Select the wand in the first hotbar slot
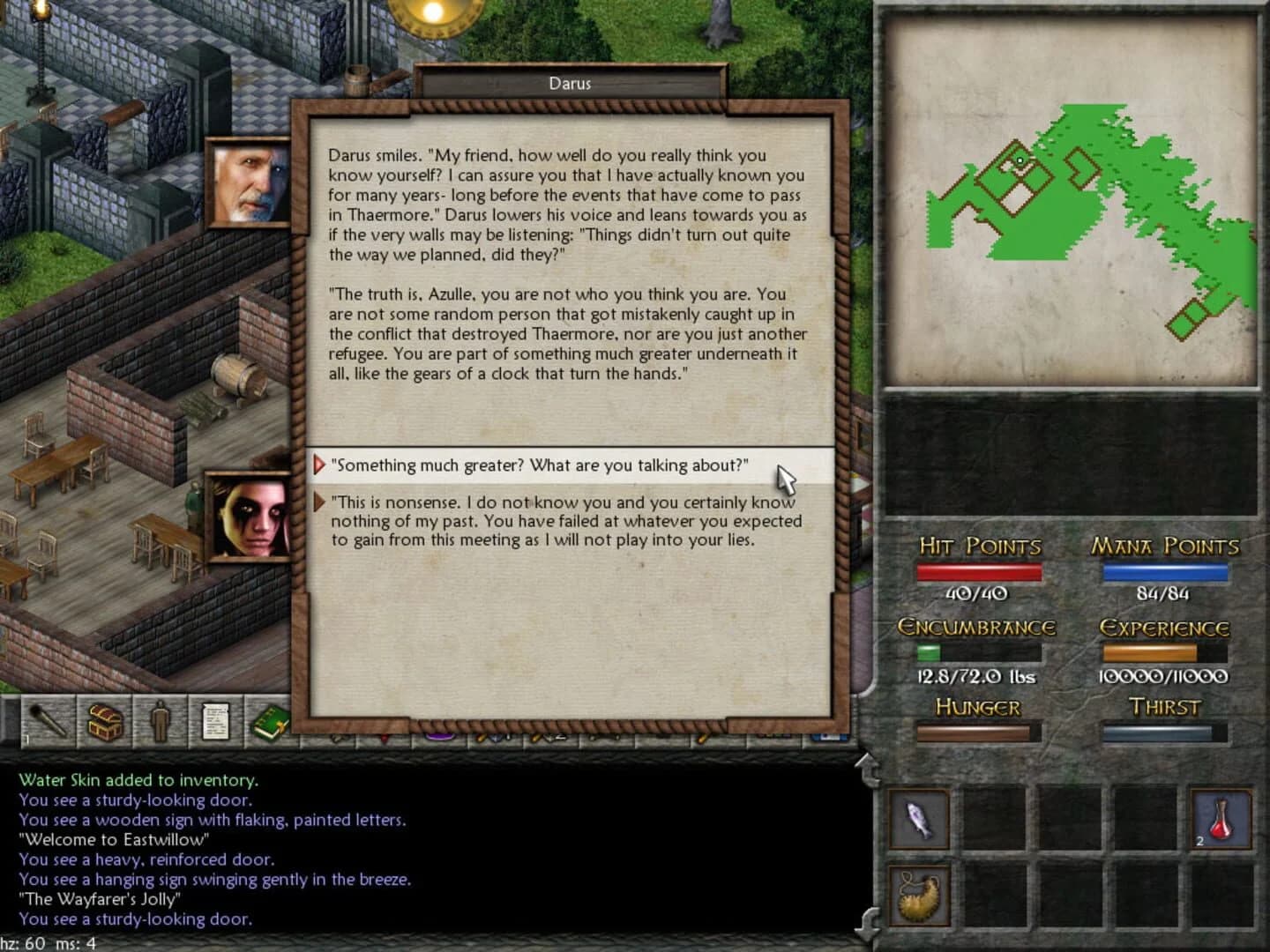 point(49,721)
